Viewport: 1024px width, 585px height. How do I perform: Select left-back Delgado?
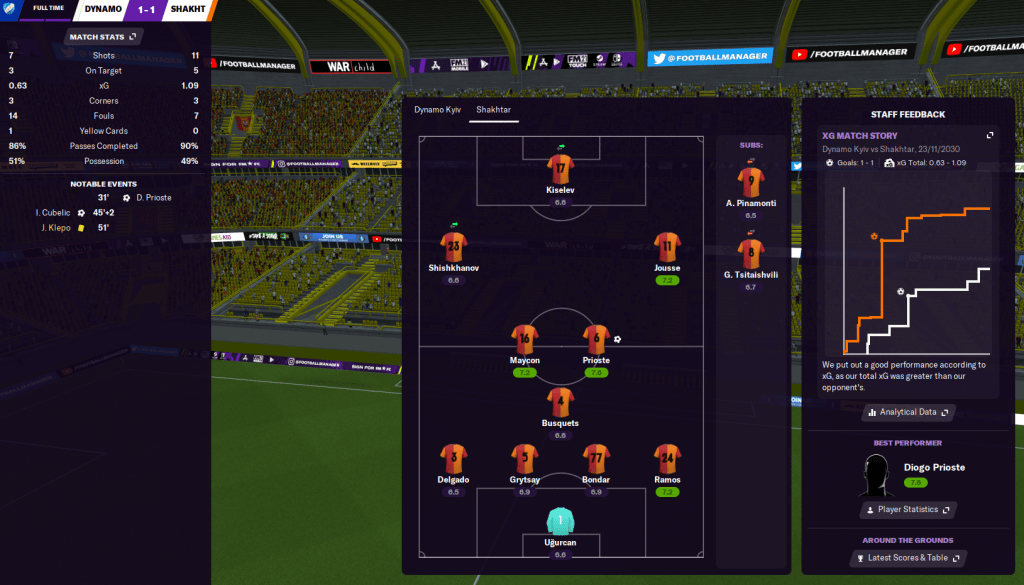(454, 458)
